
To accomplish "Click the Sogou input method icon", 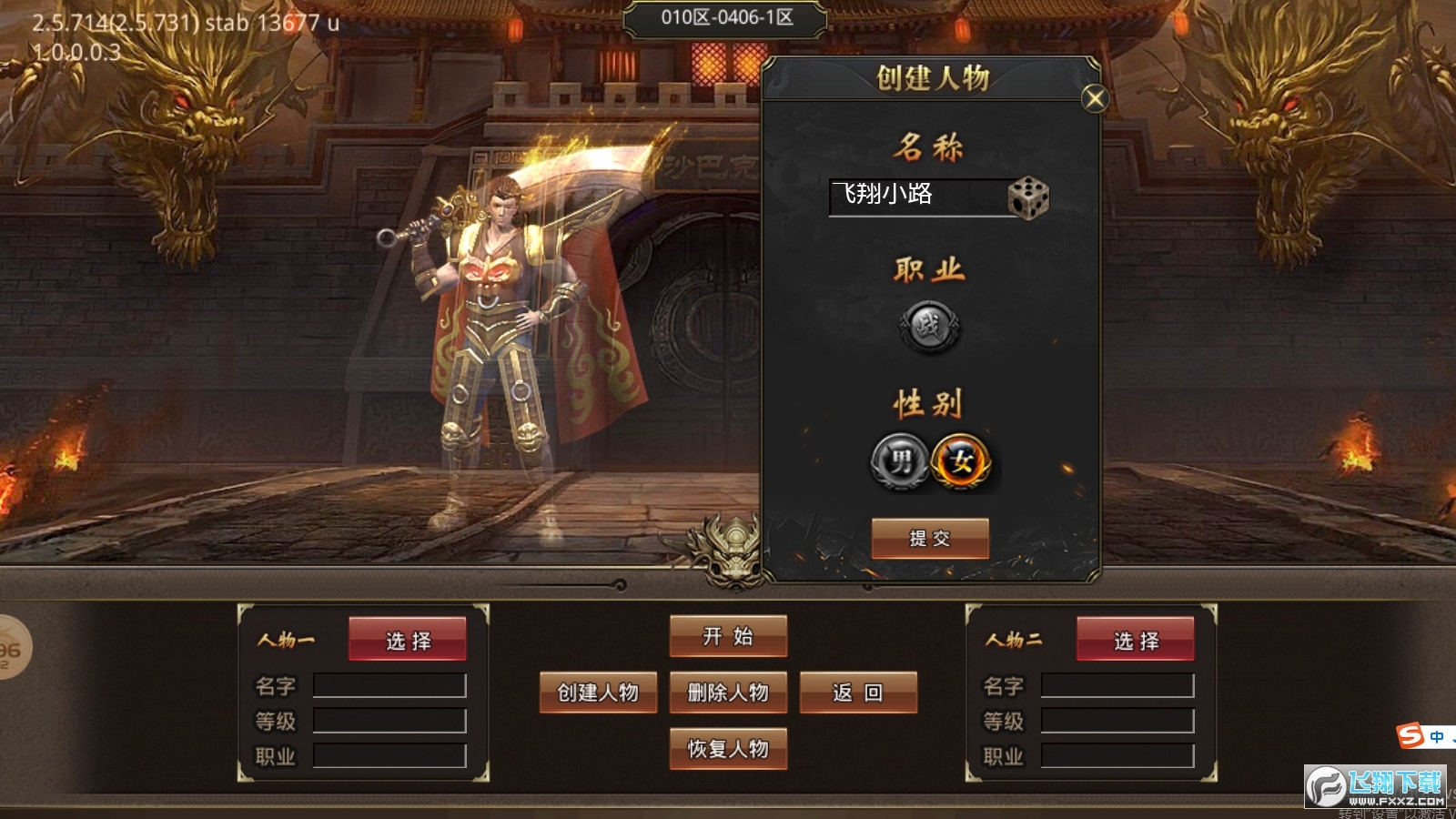I will [x=1411, y=735].
